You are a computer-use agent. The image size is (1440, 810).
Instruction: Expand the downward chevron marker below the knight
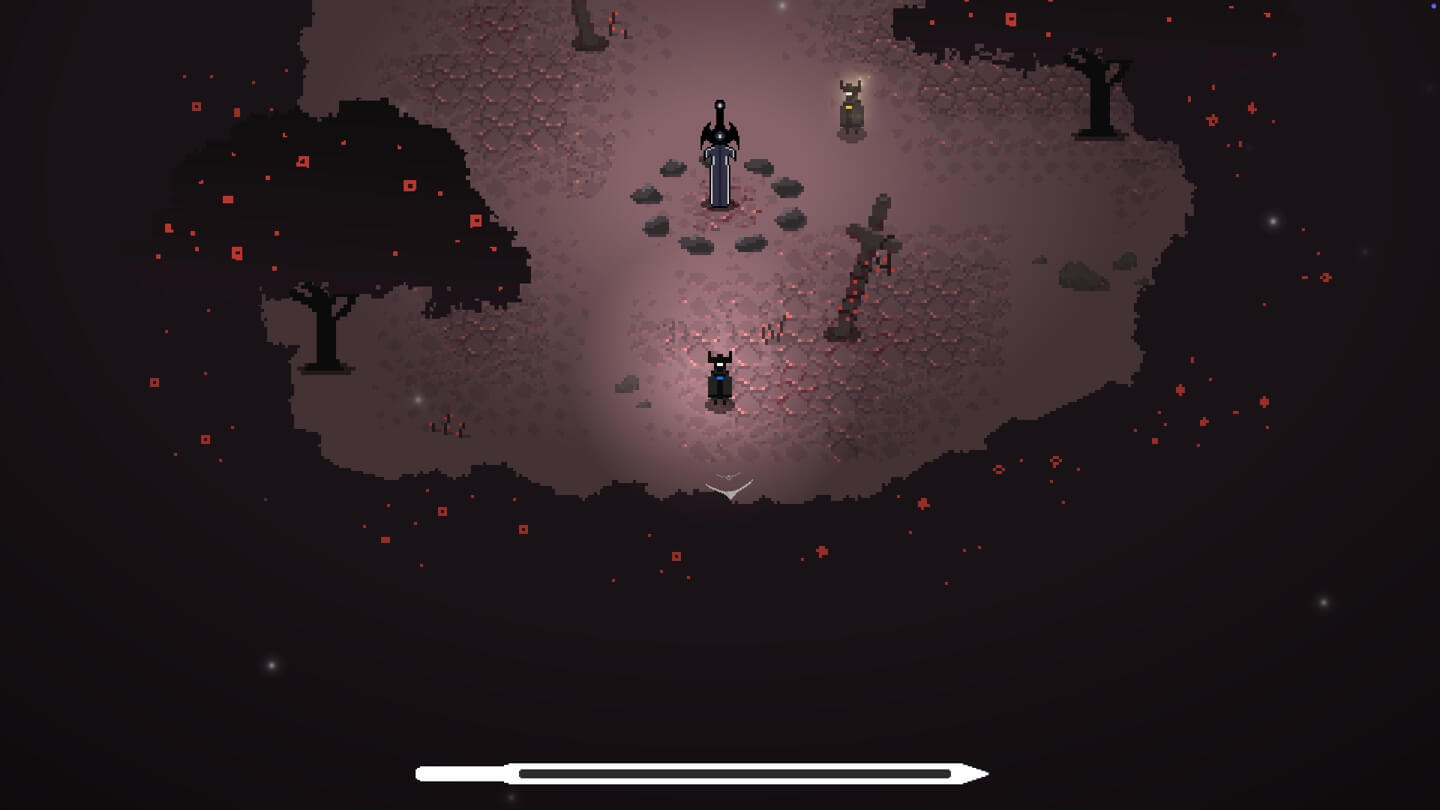[727, 487]
